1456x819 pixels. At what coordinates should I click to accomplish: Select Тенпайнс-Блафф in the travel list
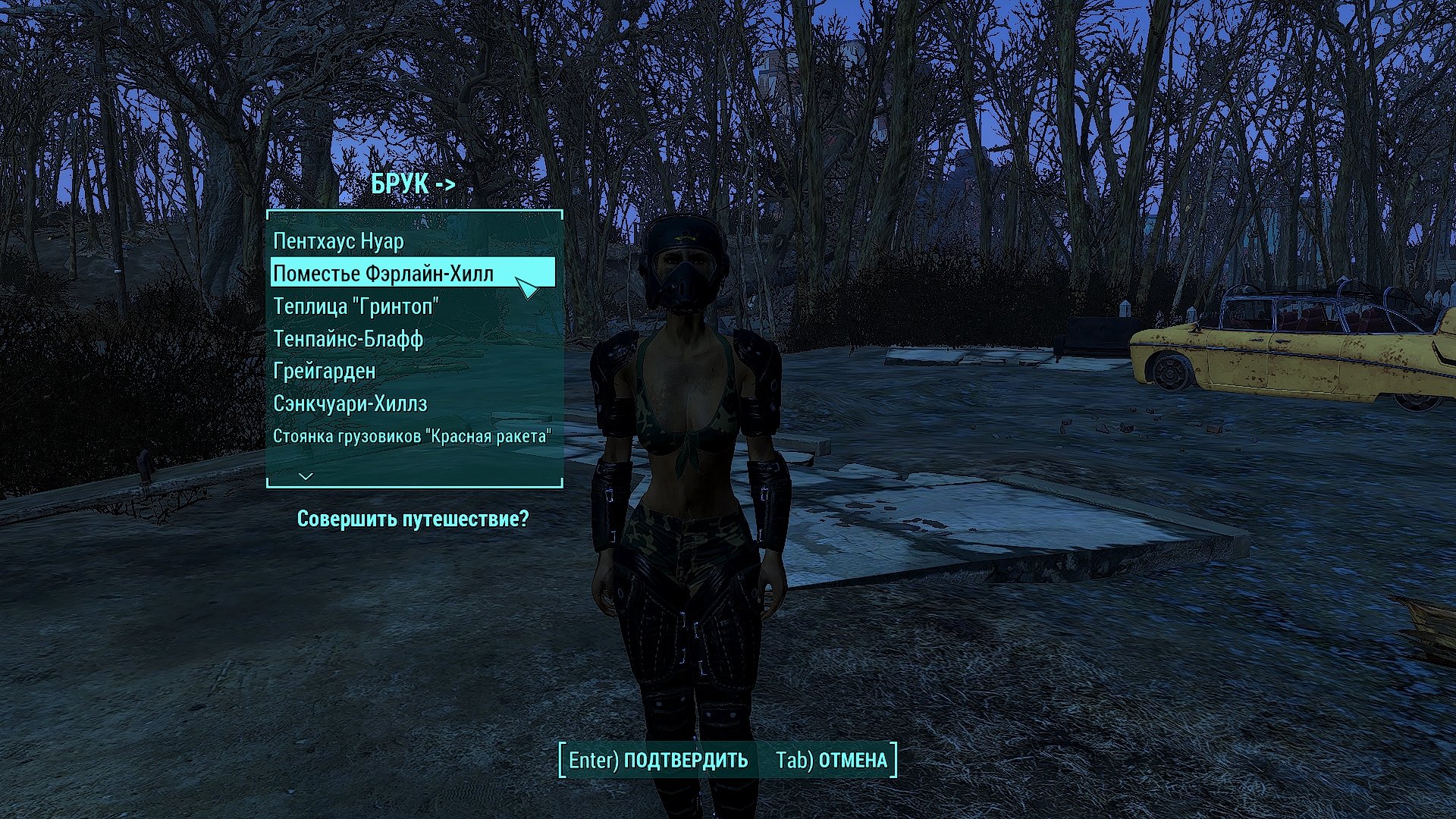[x=348, y=339]
